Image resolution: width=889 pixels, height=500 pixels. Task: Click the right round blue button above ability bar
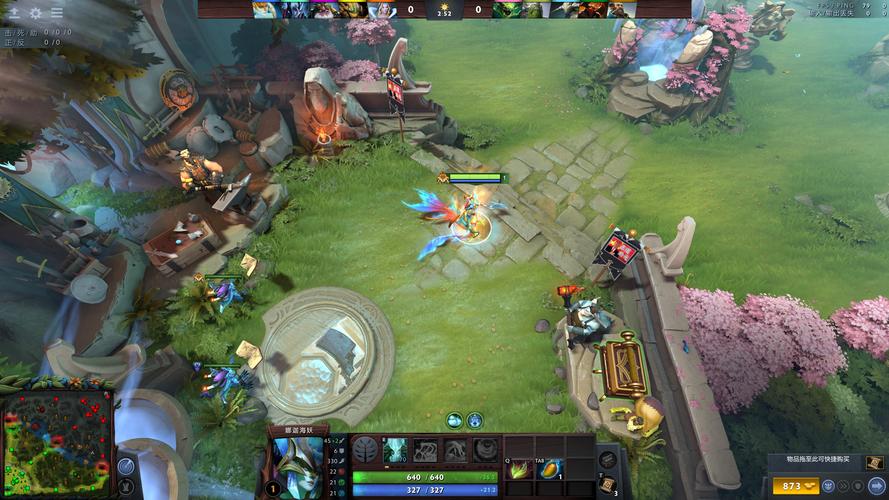475,420
